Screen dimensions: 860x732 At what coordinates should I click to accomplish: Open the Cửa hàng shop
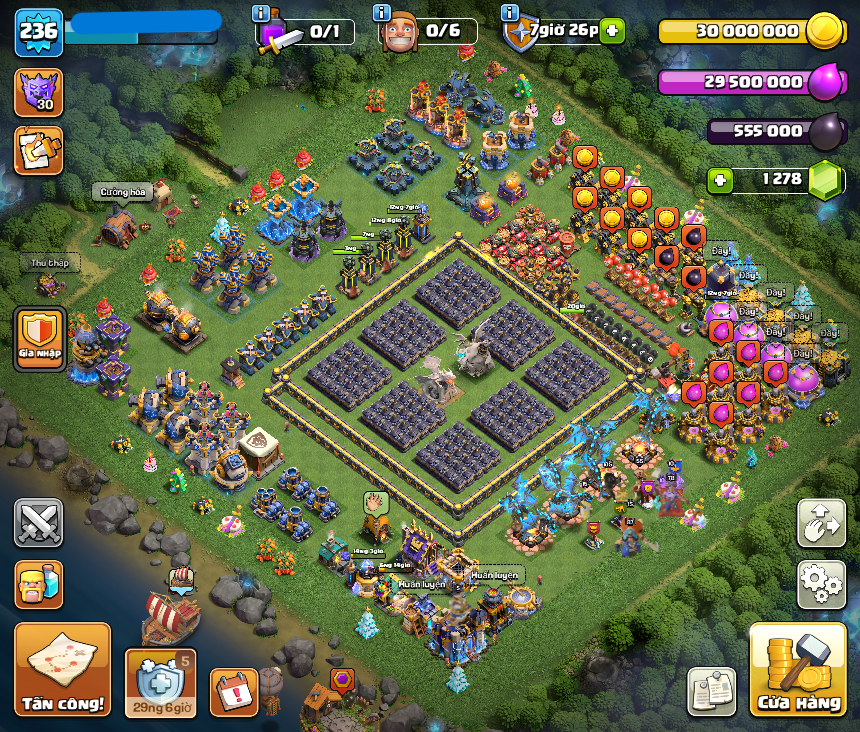(798, 669)
